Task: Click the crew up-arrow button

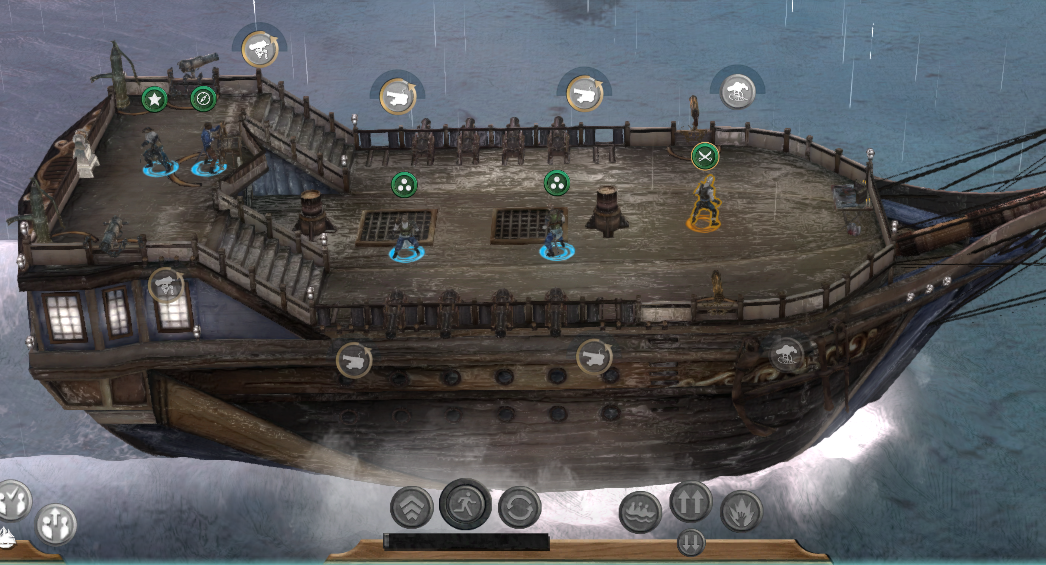Action: pos(56,524)
